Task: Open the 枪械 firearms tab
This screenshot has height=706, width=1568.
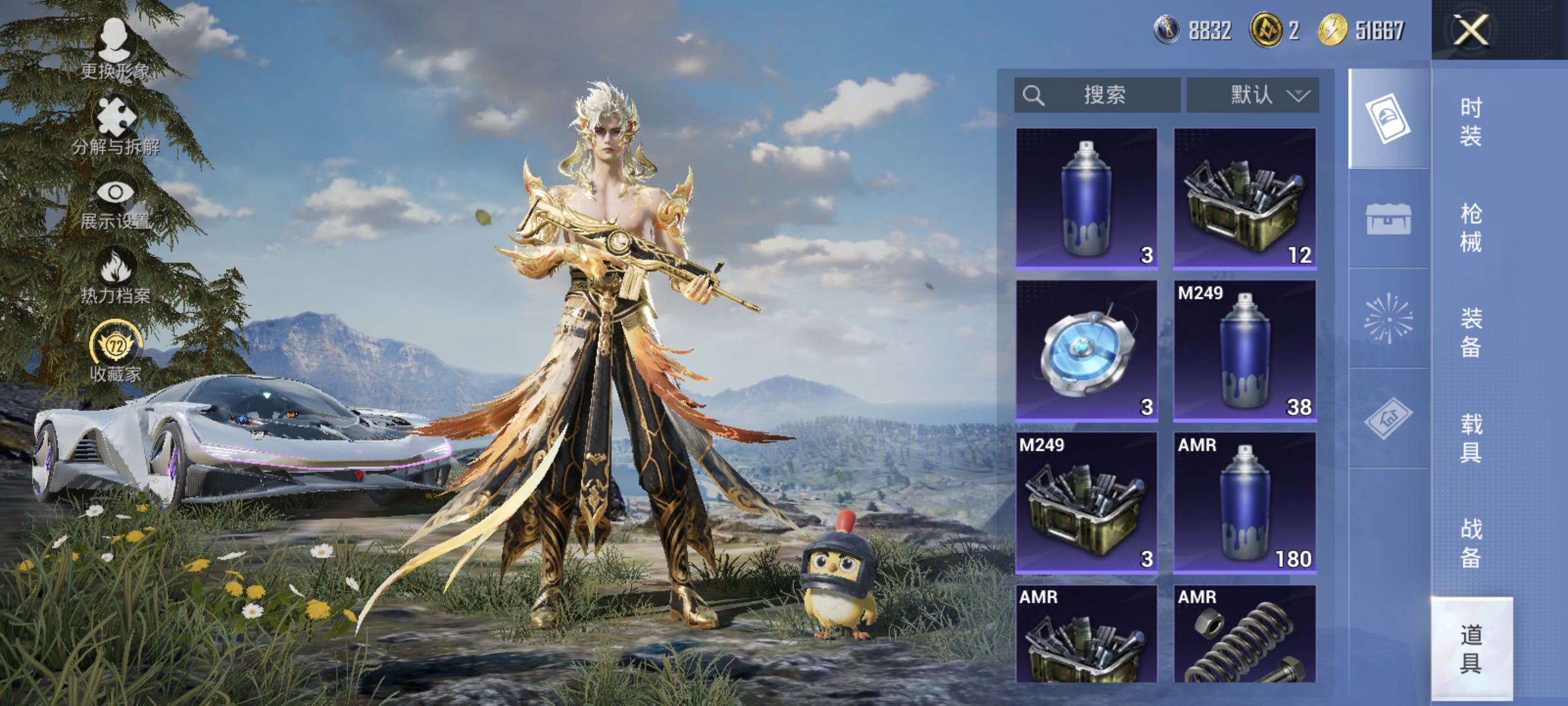Action: [1471, 227]
